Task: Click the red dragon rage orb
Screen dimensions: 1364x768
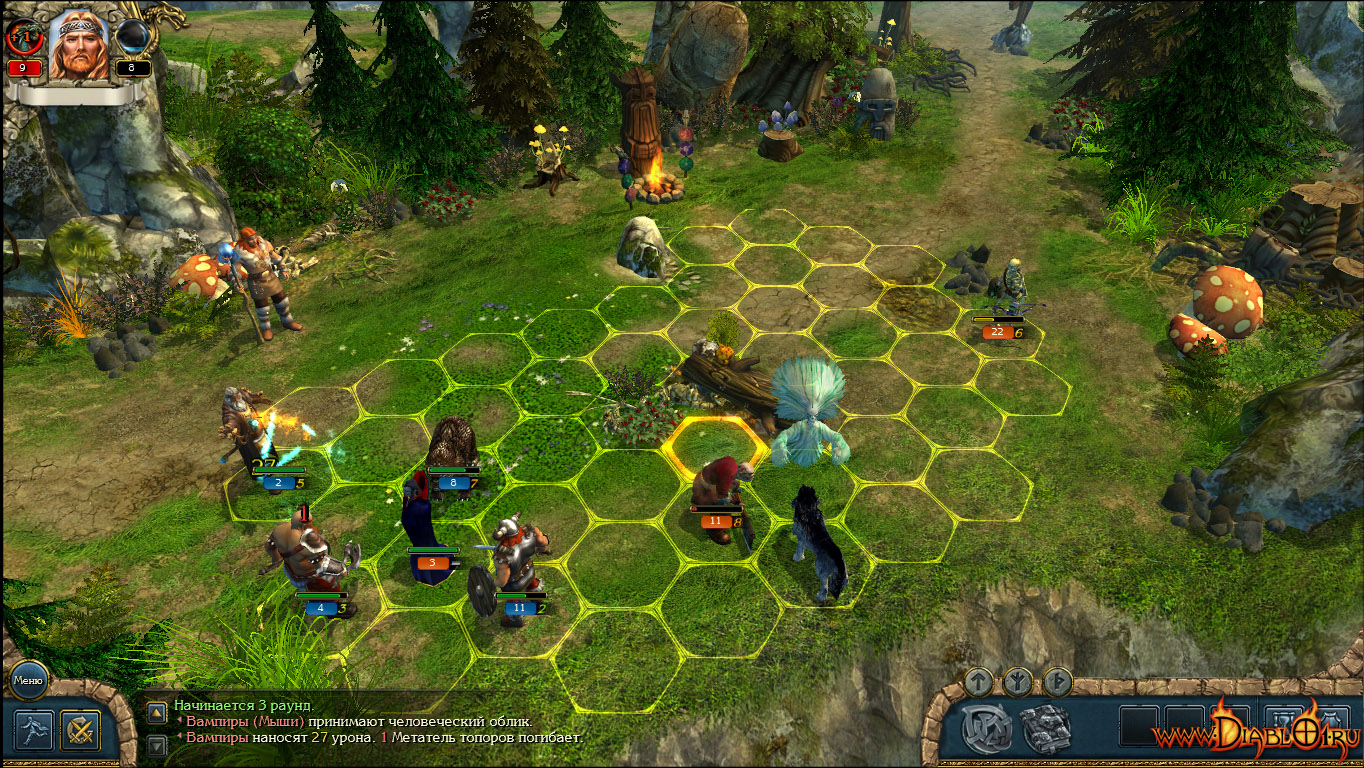Action: click(24, 38)
